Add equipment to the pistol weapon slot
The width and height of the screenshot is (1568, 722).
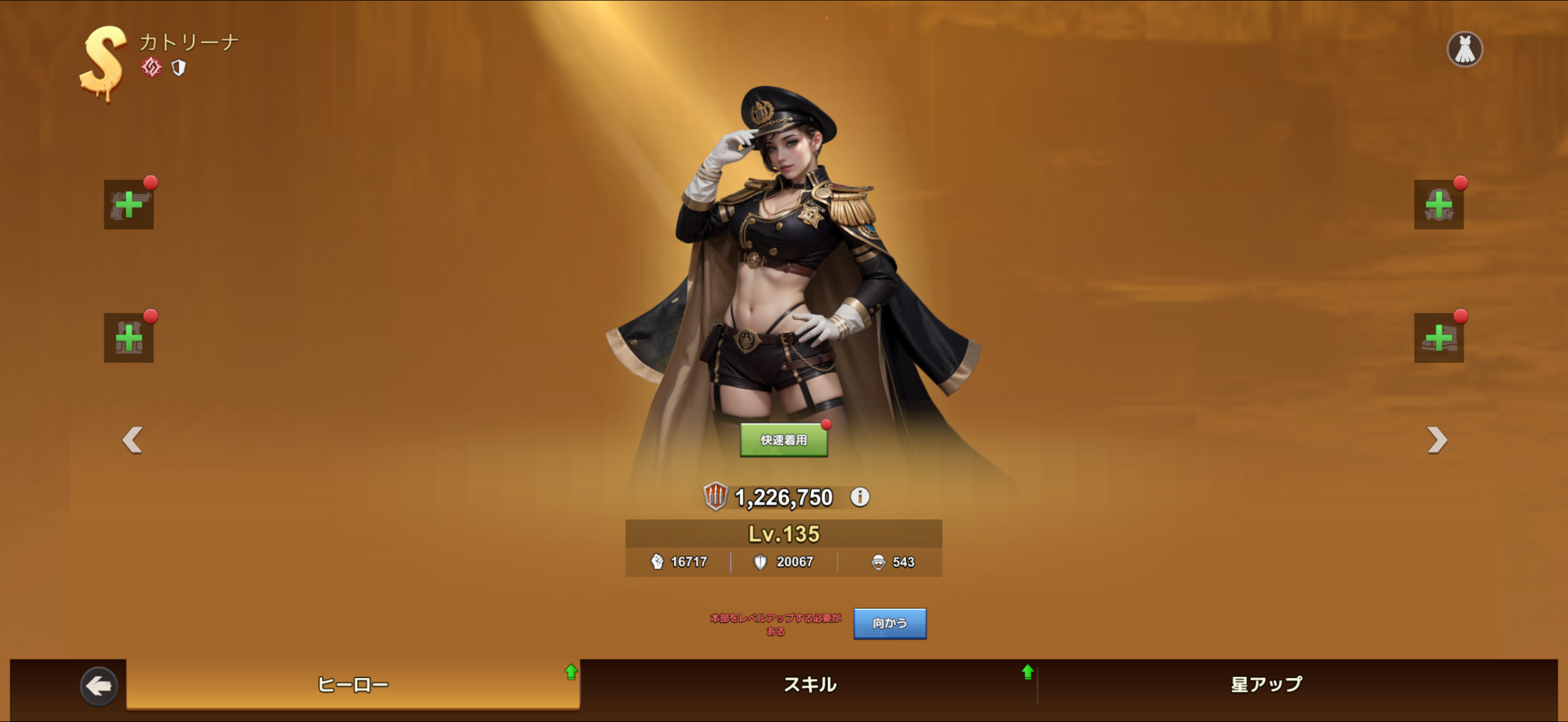(129, 205)
